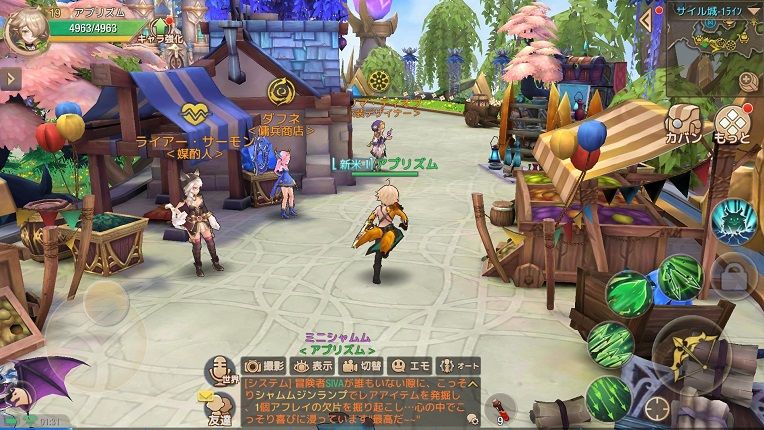The width and height of the screenshot is (764, 430).
Task: Open the エモ emote menu
Action: [x=408, y=366]
